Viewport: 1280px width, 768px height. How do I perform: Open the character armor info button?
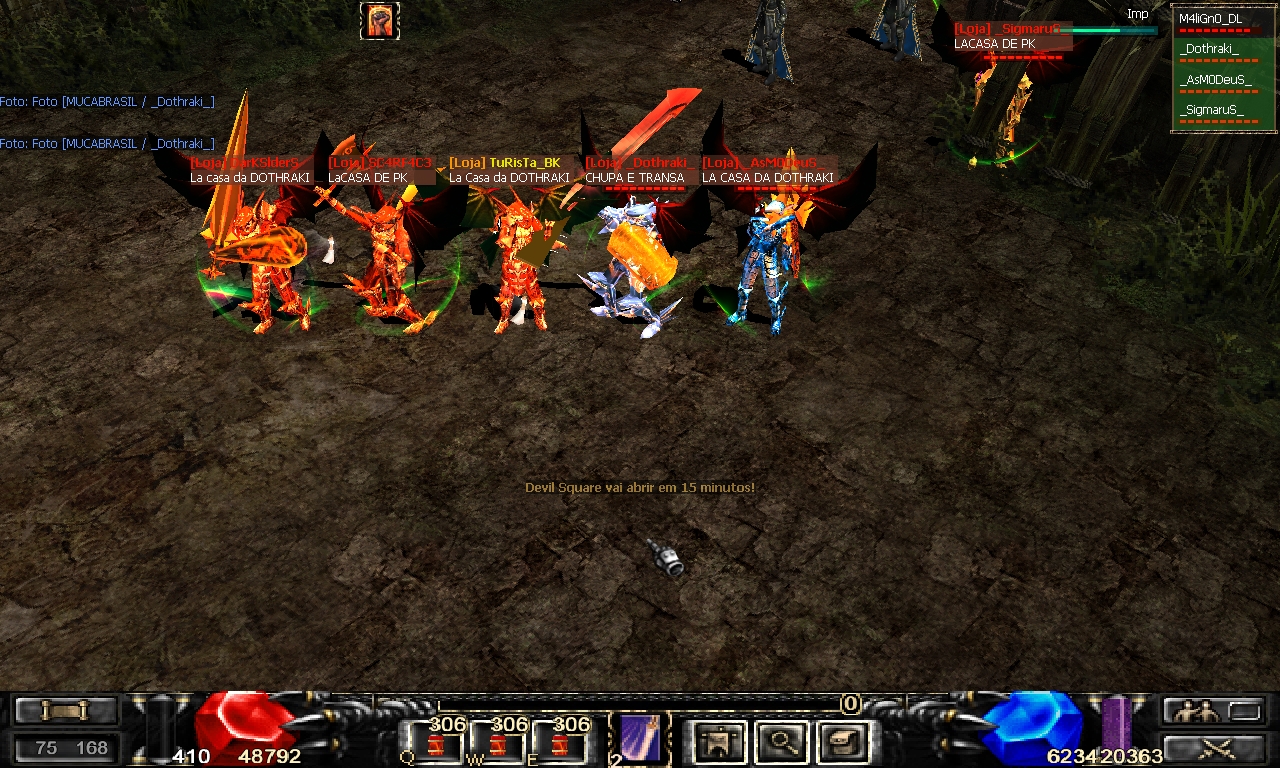click(718, 742)
